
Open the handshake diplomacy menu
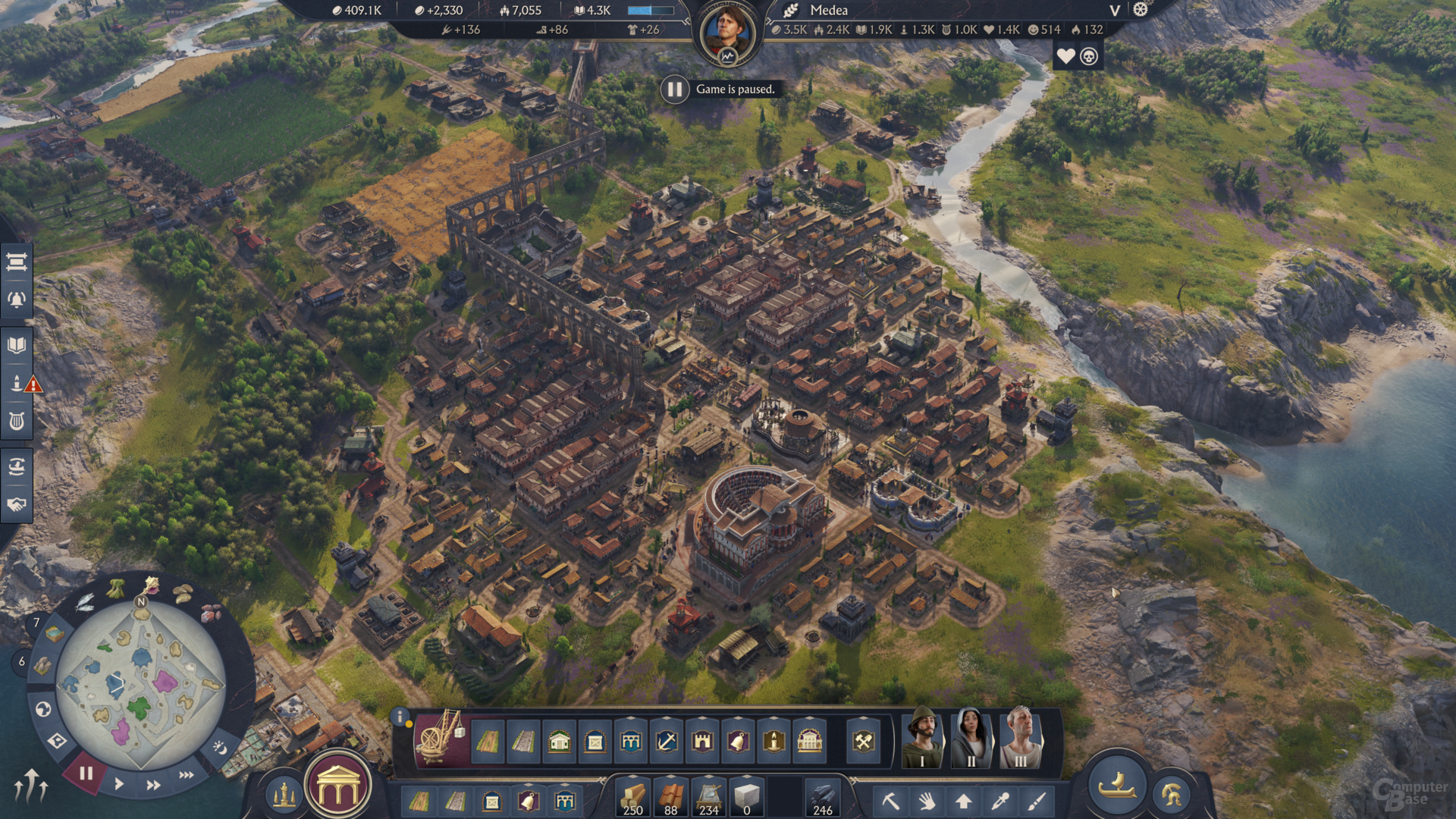click(x=17, y=504)
